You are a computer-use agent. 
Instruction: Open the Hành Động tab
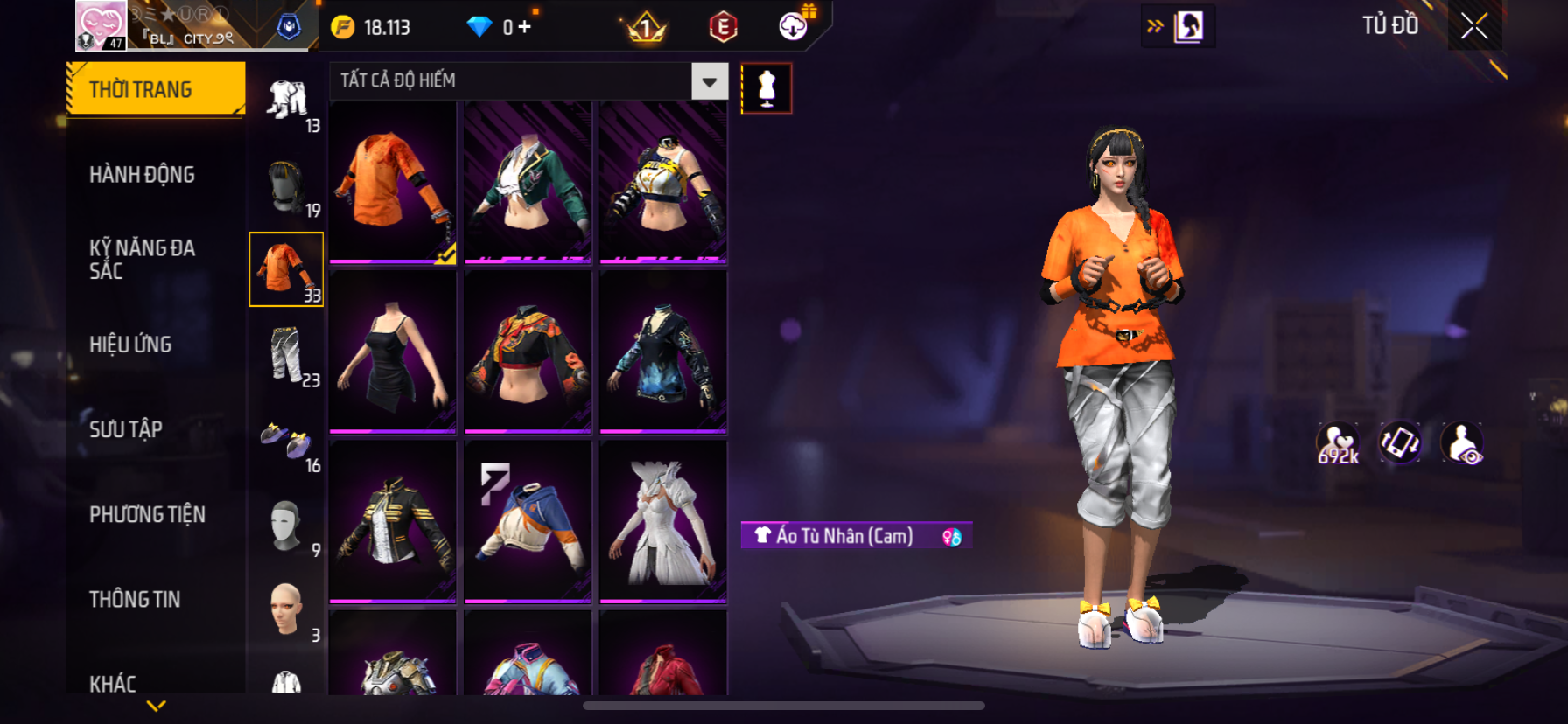point(142,175)
